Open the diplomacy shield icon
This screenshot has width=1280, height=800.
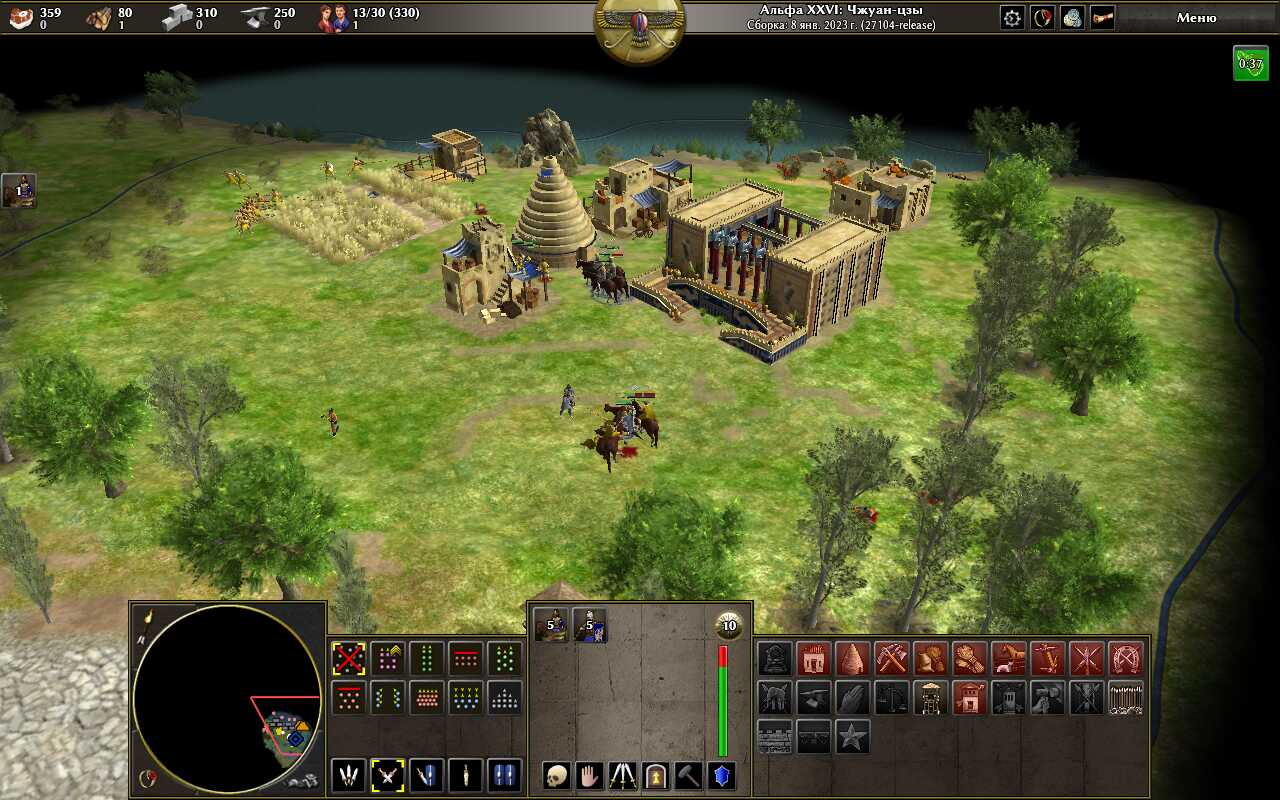pyautogui.click(x=1043, y=18)
